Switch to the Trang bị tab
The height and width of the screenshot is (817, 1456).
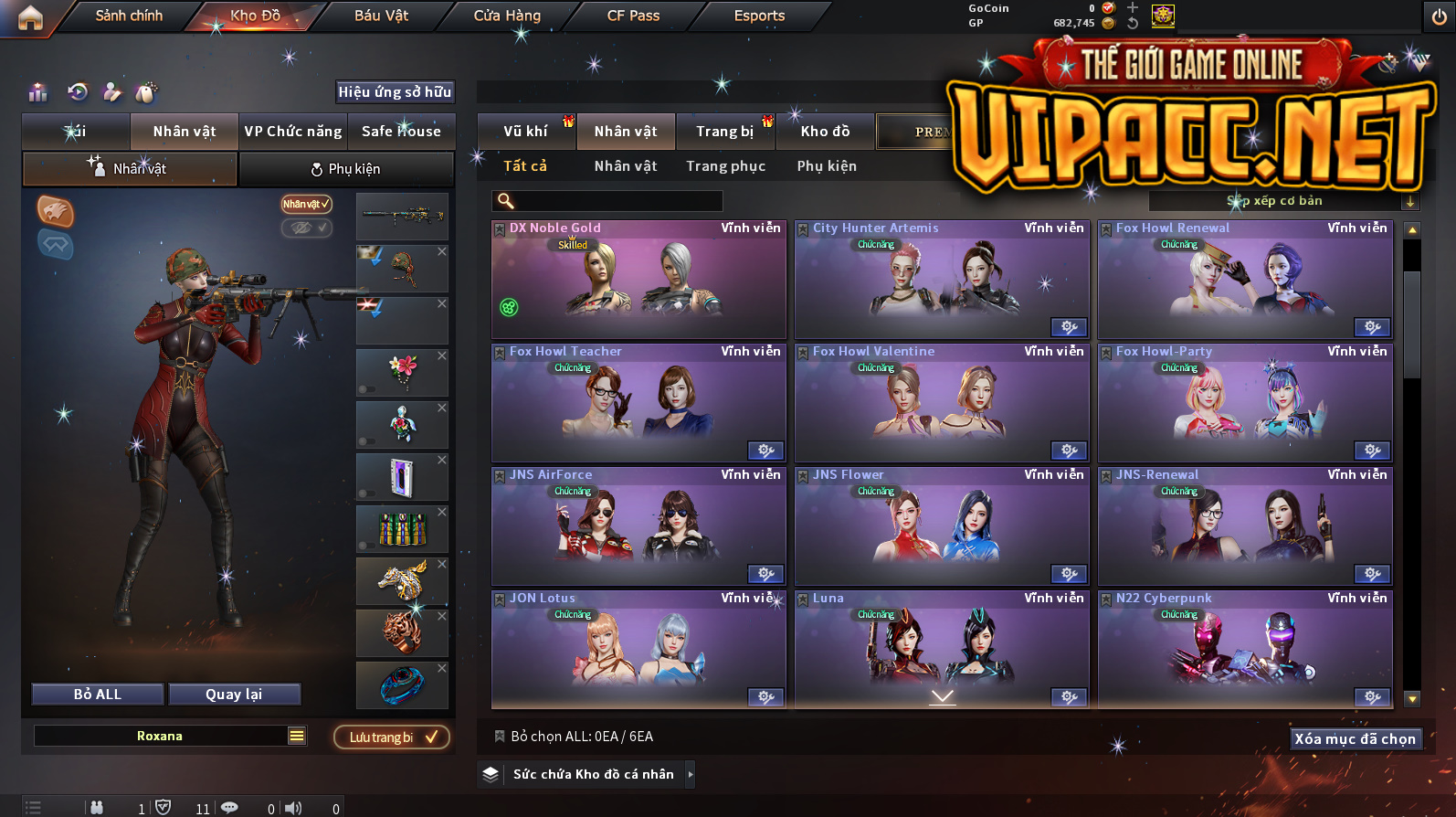(x=724, y=132)
